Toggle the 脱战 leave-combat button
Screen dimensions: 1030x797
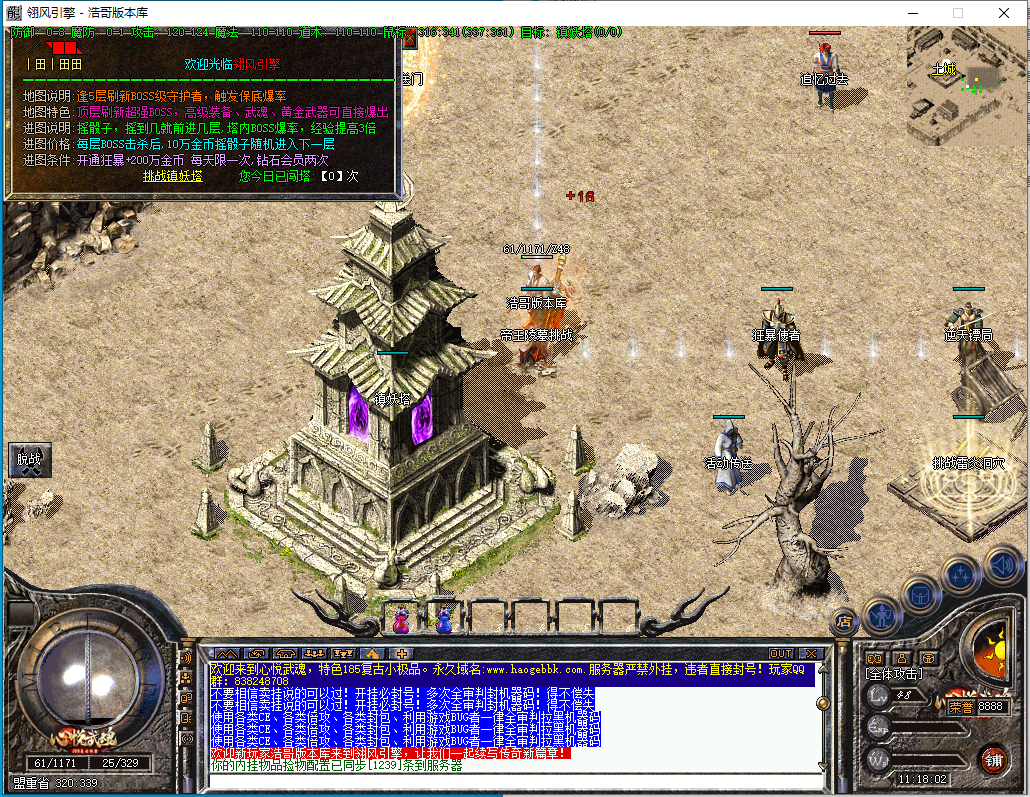click(x=30, y=460)
